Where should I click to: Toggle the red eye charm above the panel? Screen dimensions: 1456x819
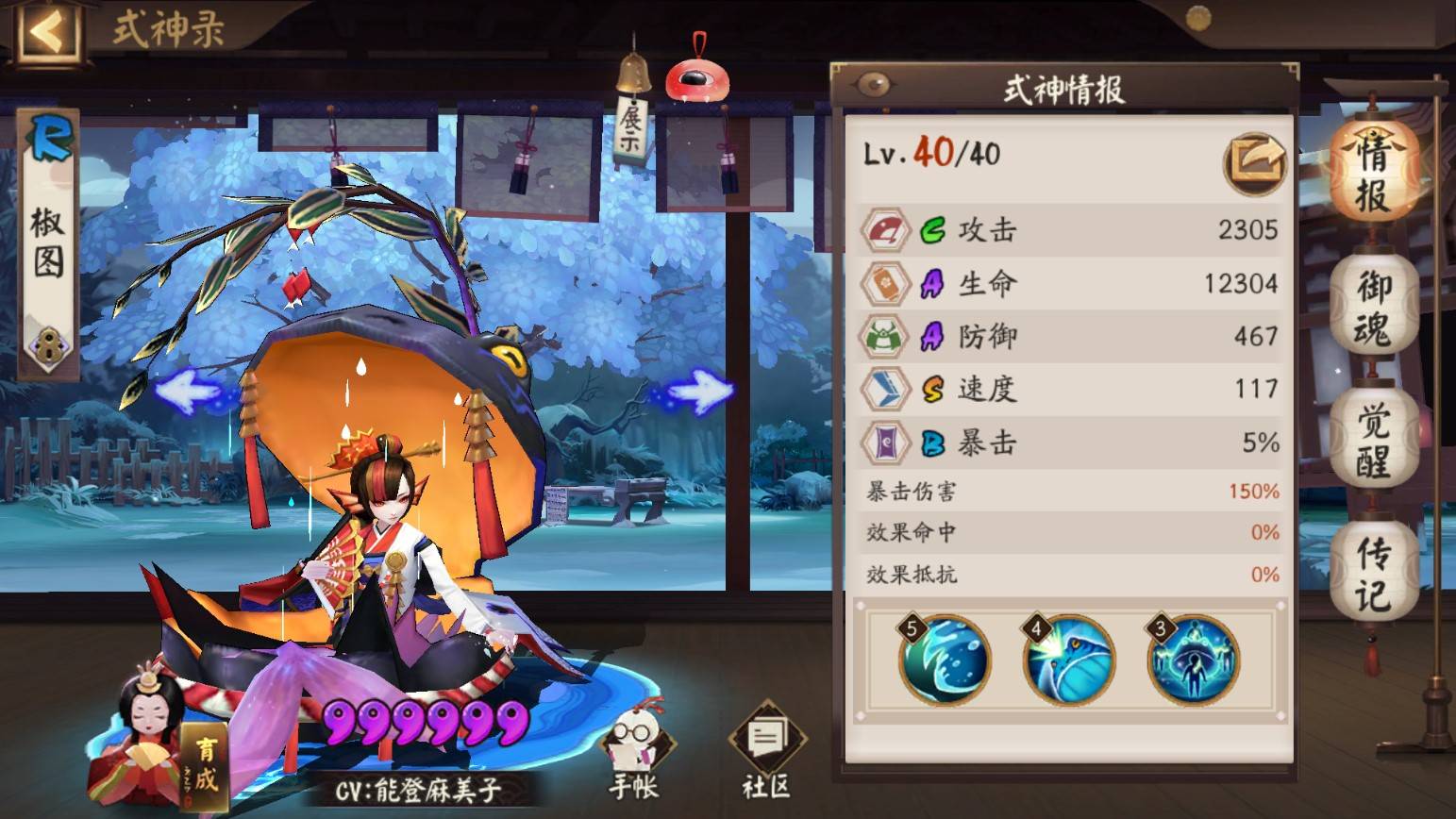coord(696,80)
